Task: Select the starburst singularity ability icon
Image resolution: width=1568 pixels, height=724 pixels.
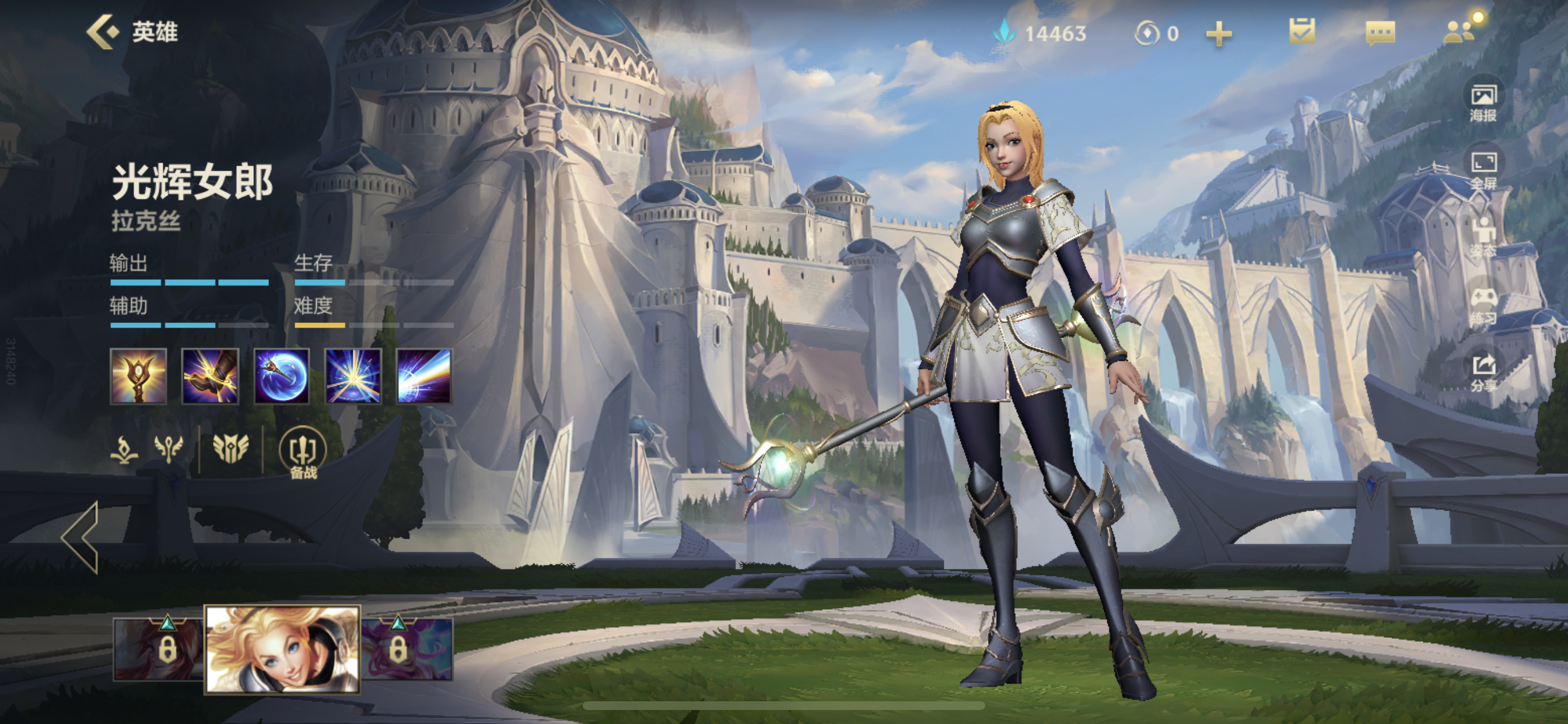Action: tap(353, 376)
